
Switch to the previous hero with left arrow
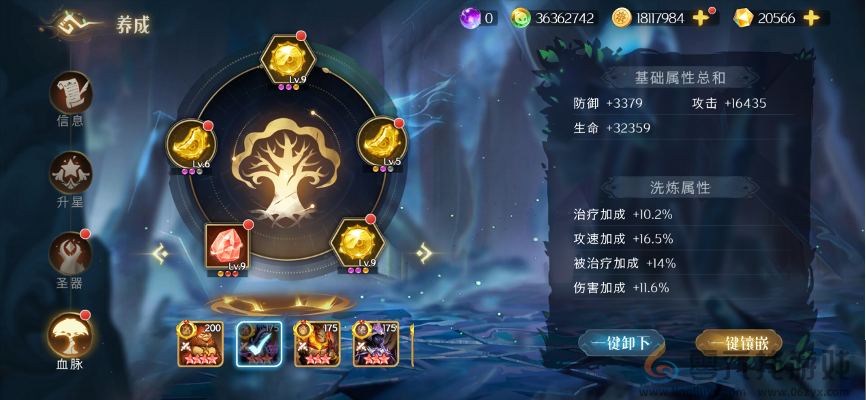click(160, 254)
